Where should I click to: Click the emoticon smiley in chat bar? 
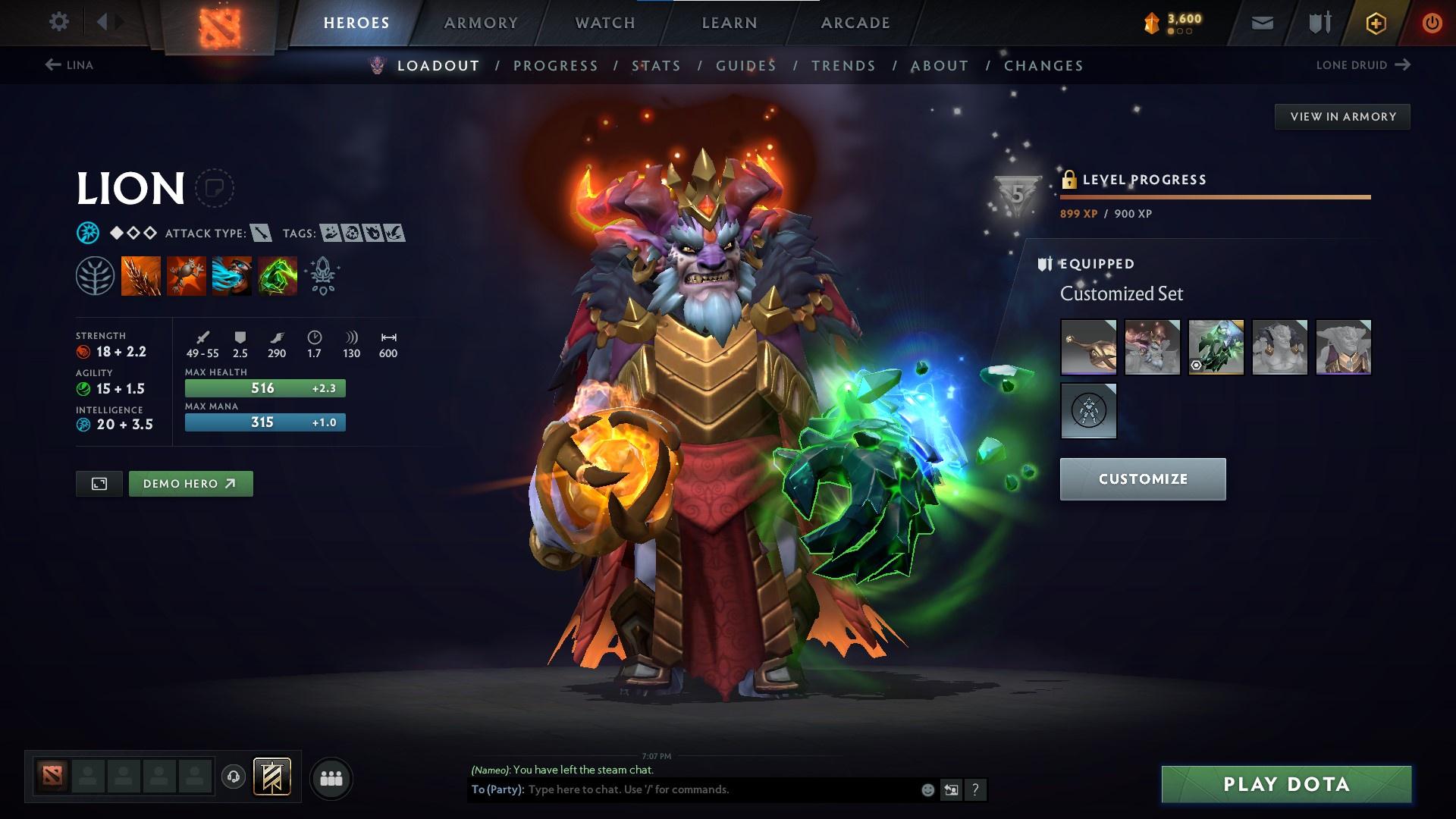point(927,789)
